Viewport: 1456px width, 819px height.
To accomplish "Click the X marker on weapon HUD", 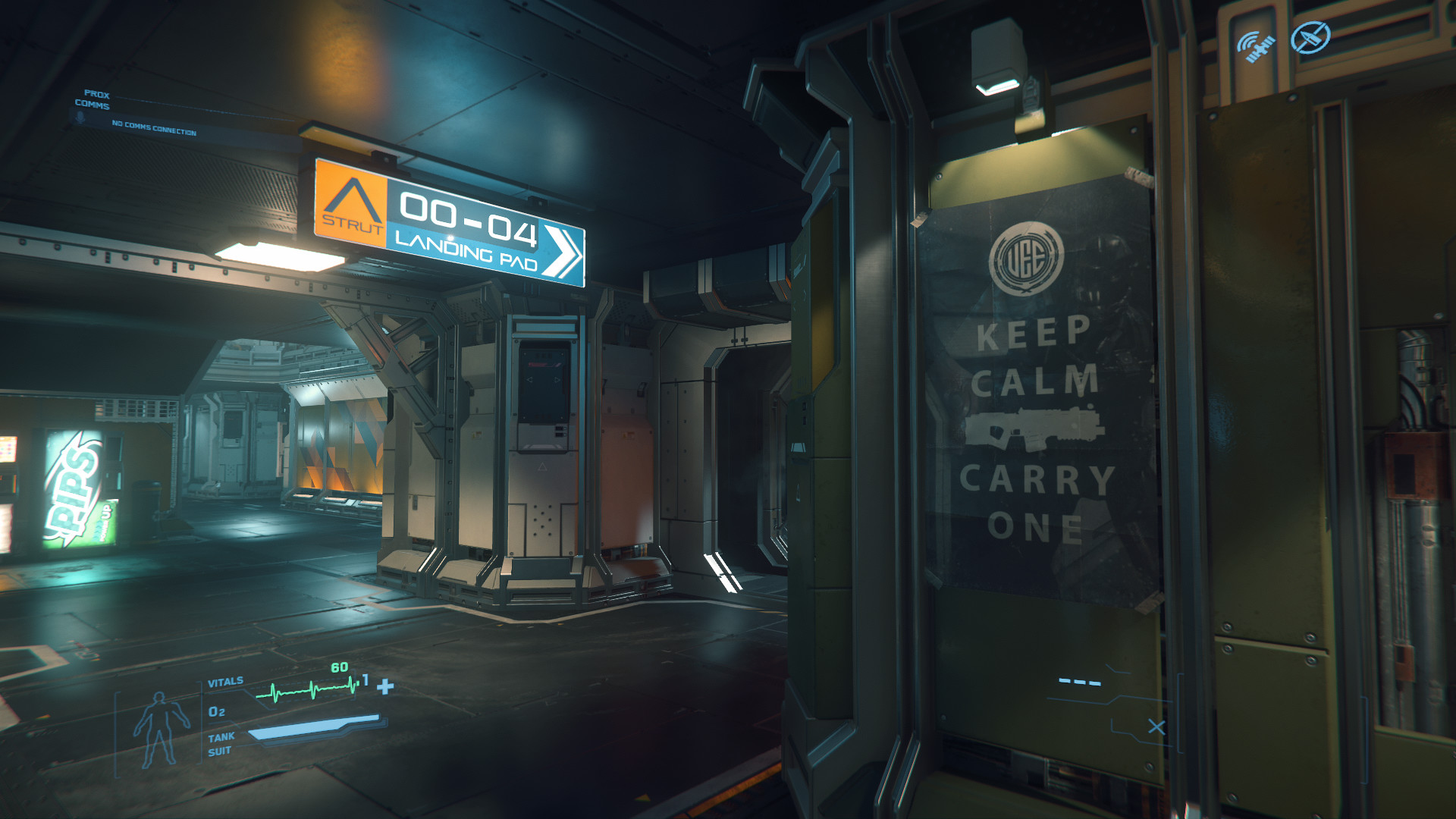I will [x=1156, y=727].
